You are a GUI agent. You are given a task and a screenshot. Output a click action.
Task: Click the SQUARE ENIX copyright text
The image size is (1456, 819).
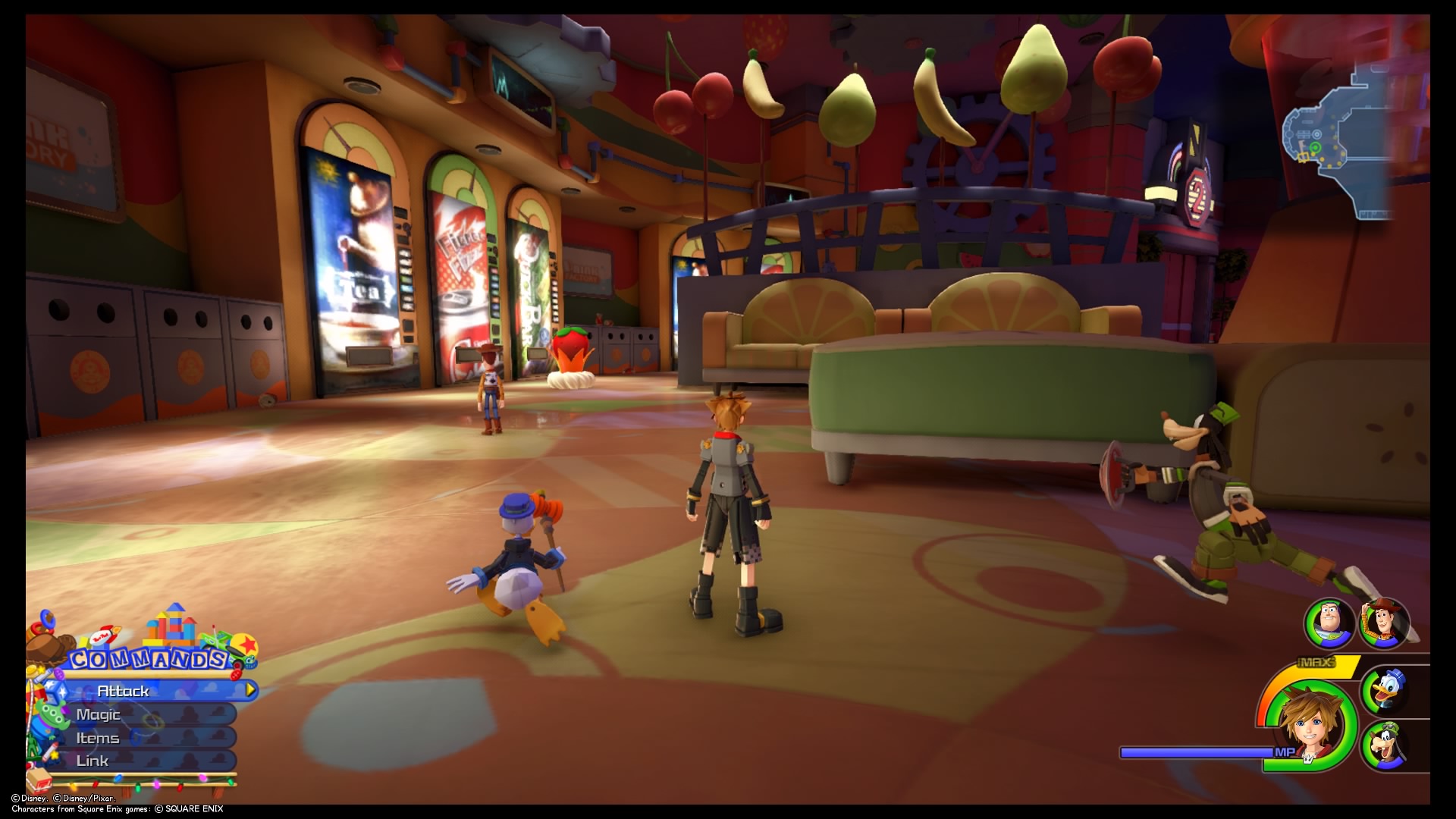[188, 808]
